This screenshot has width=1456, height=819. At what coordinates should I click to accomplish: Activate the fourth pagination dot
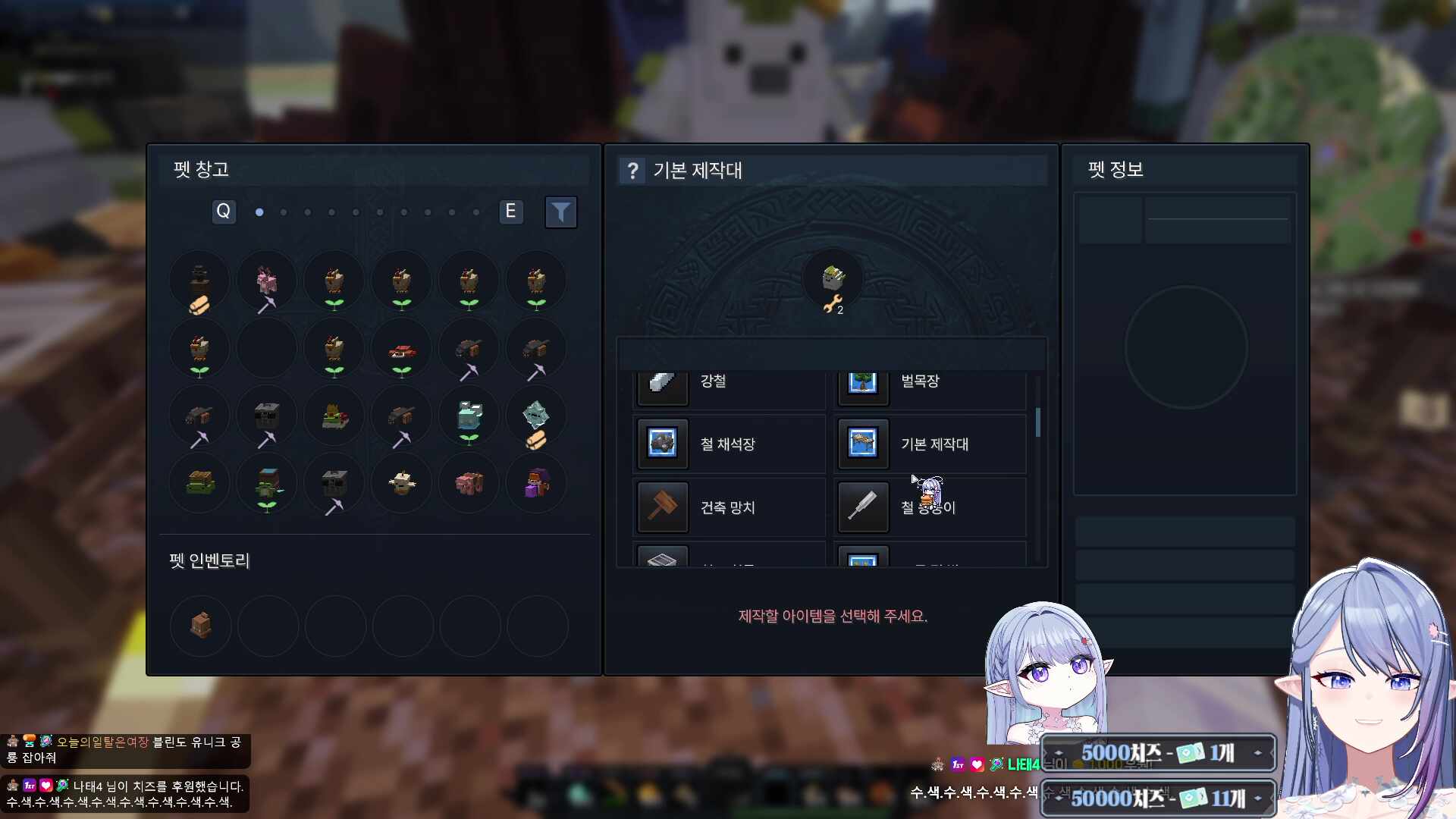tap(331, 213)
